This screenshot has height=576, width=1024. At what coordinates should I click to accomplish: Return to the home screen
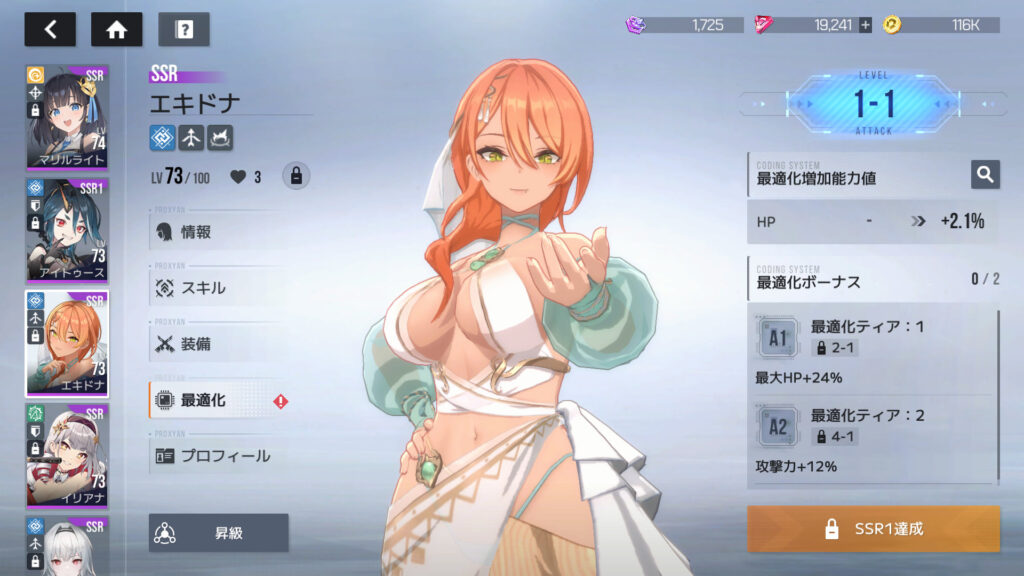116,29
